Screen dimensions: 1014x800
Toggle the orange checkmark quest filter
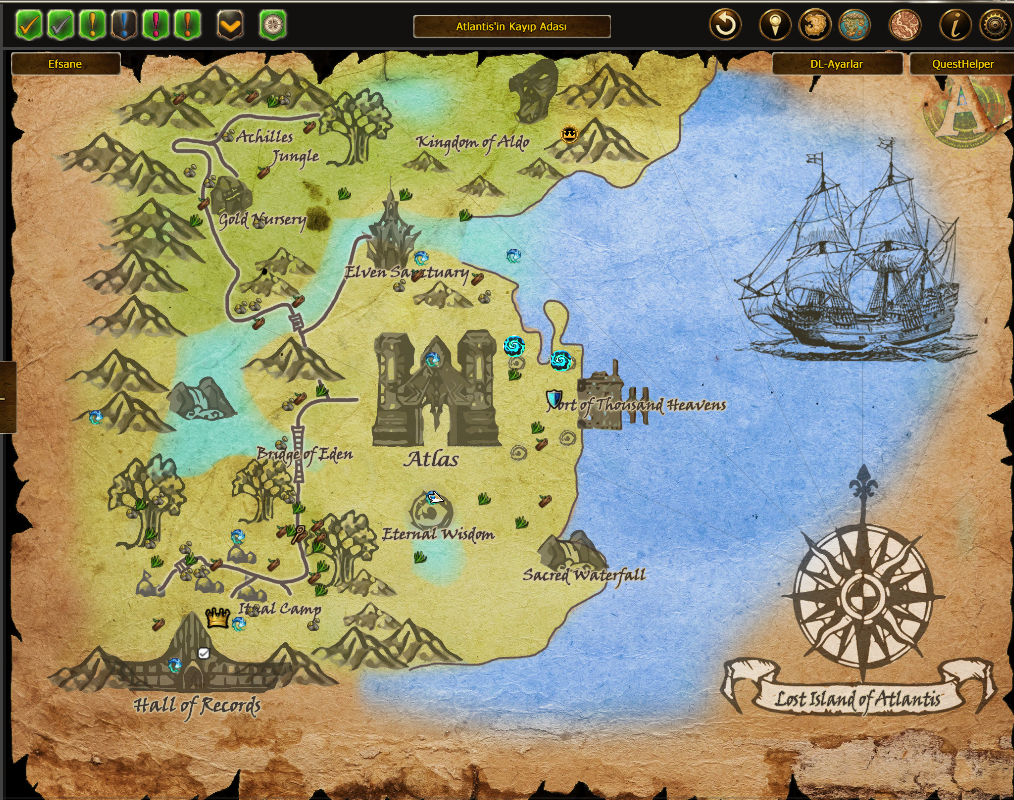29,24
